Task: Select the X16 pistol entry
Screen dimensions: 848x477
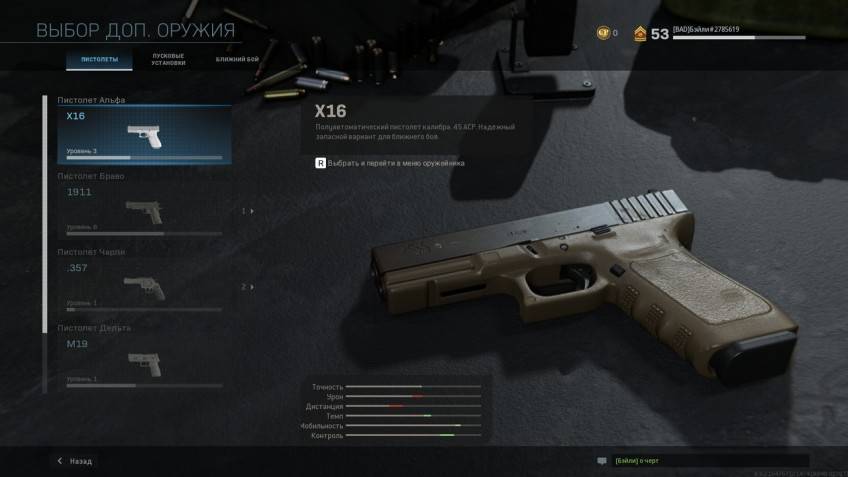Action: pyautogui.click(x=144, y=135)
